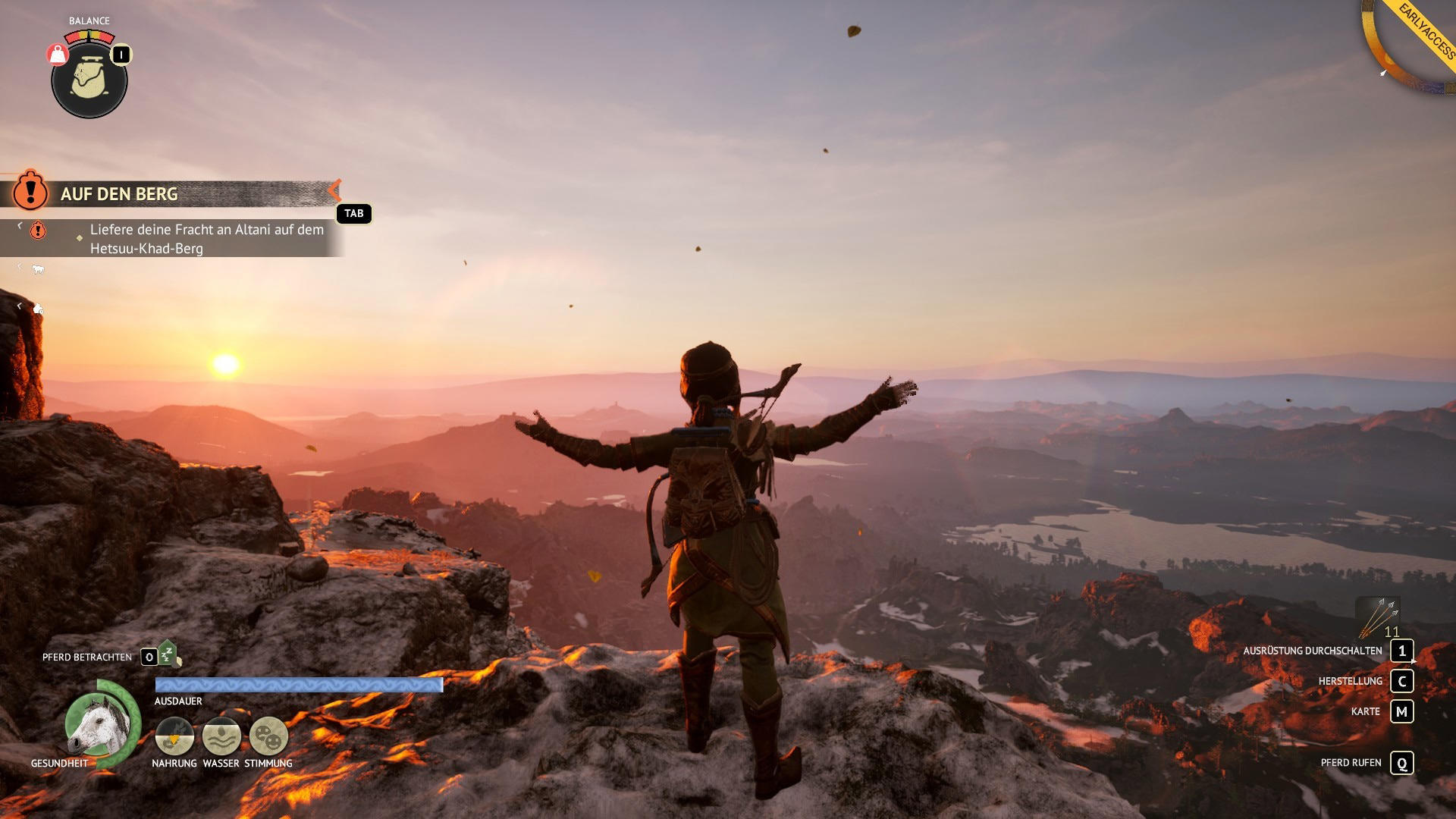
Task: Expand the white horse quest entry
Action: pos(37,269)
